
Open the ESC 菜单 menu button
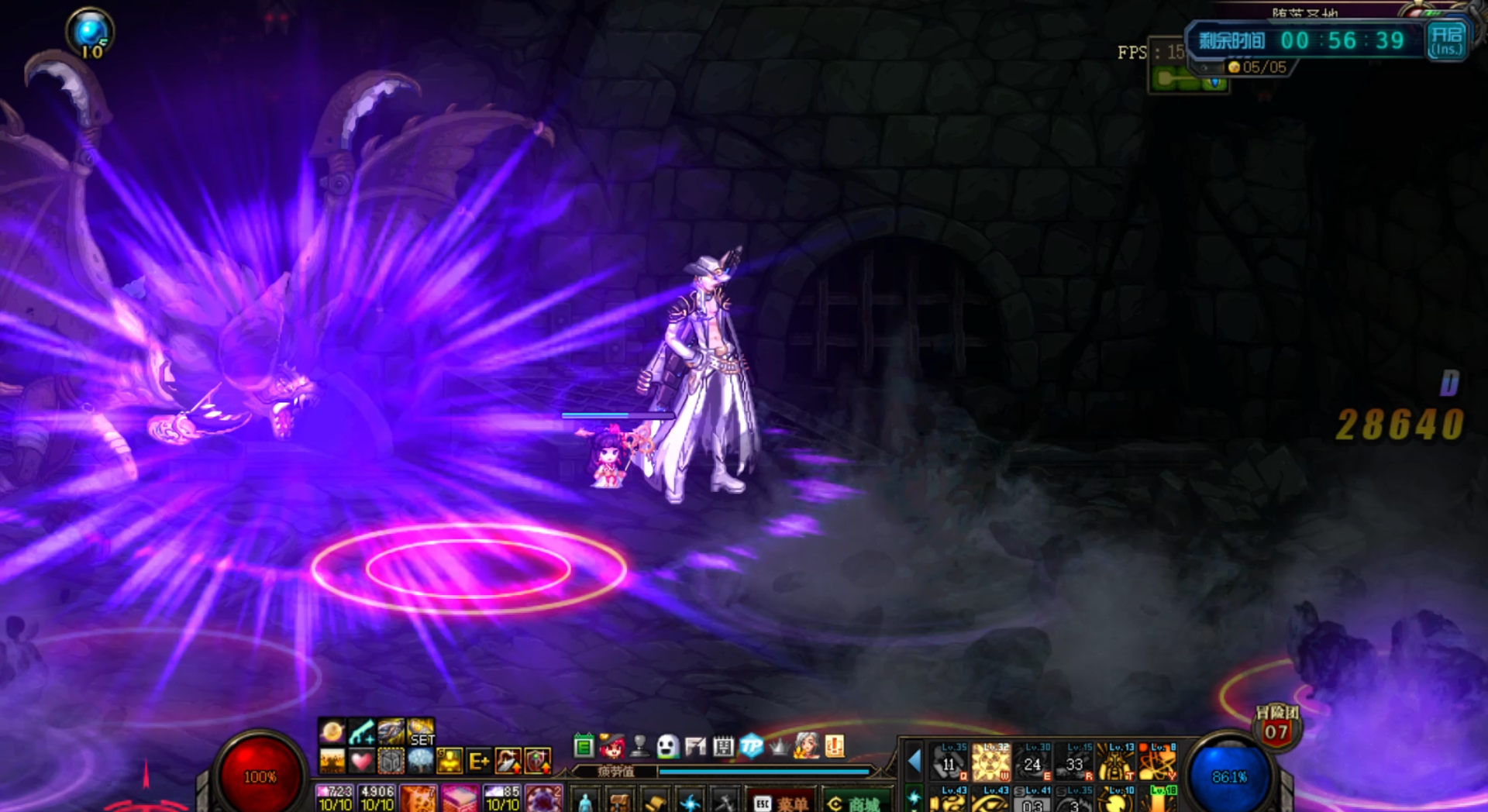point(781,803)
